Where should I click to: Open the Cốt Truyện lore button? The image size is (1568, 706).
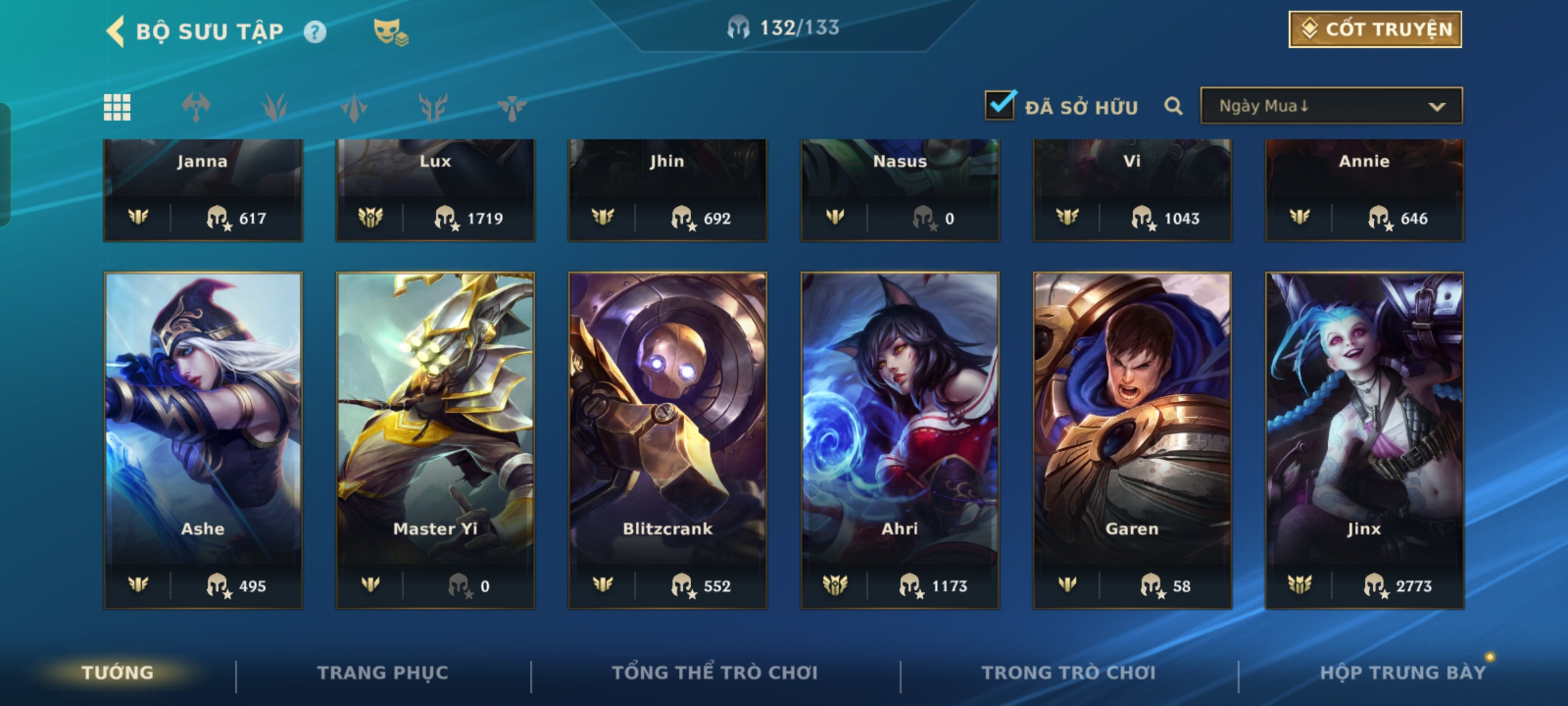[1375, 29]
